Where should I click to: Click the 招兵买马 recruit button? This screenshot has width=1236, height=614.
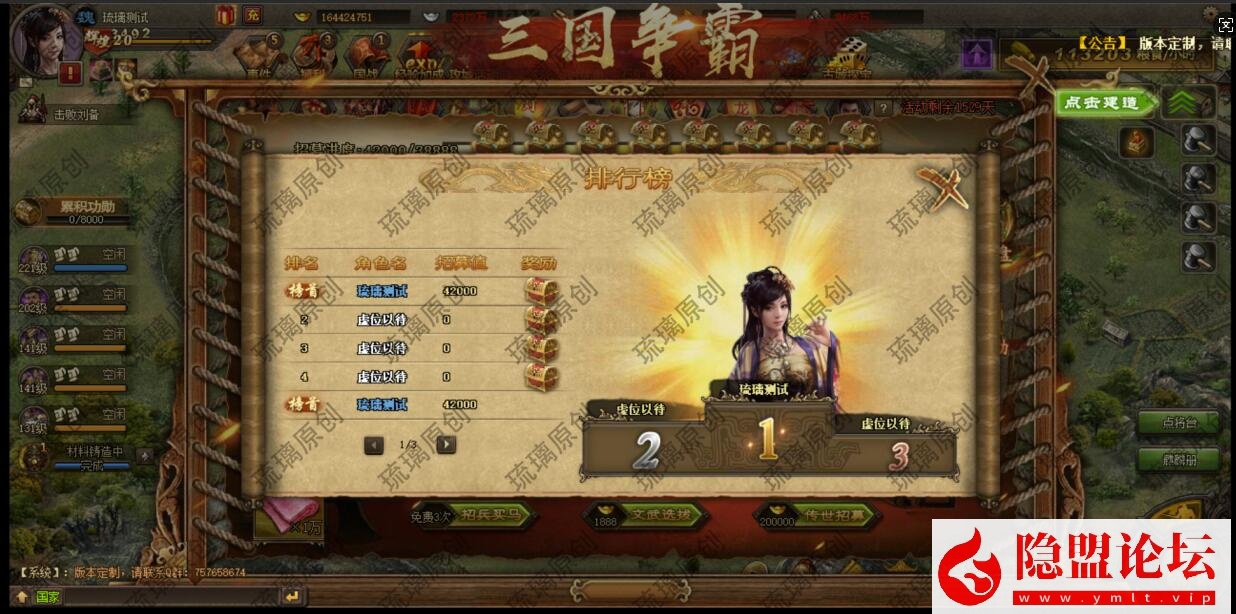click(484, 516)
